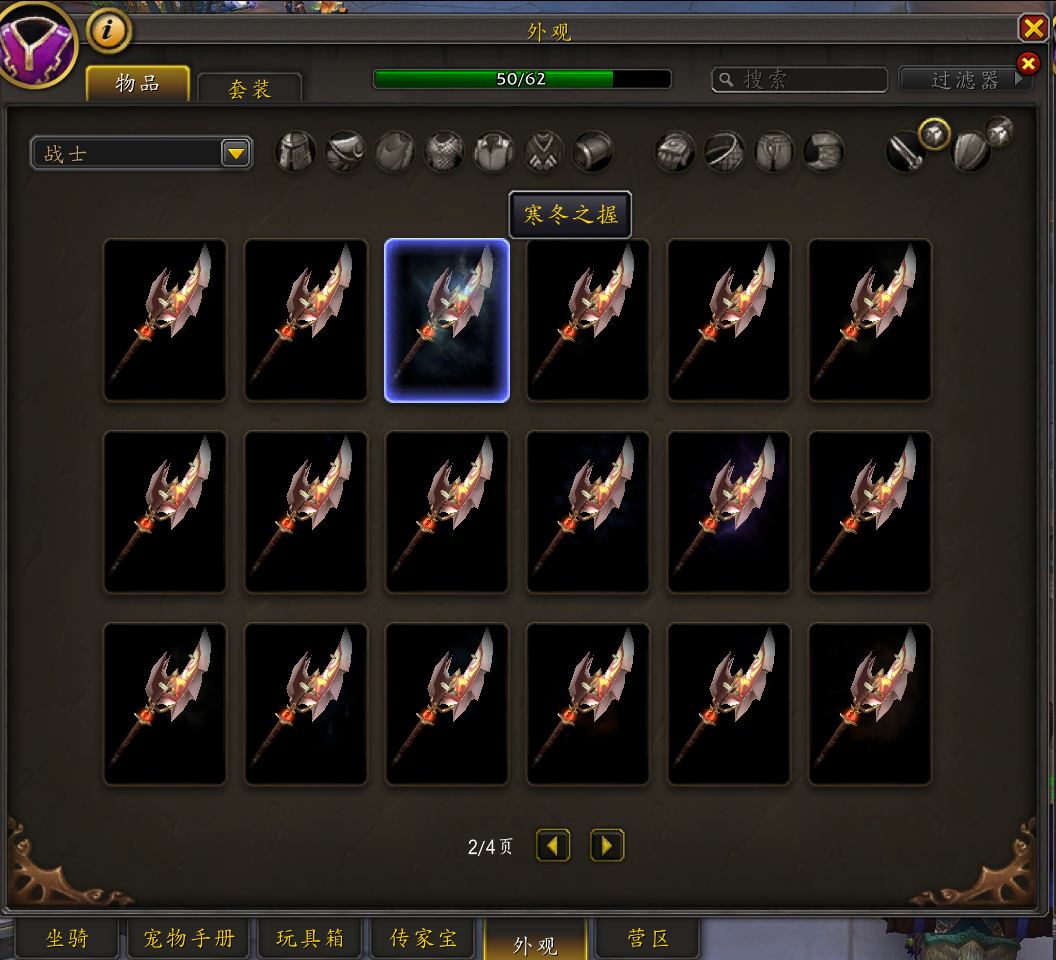
Task: Go to the next appearance page
Action: (607, 846)
